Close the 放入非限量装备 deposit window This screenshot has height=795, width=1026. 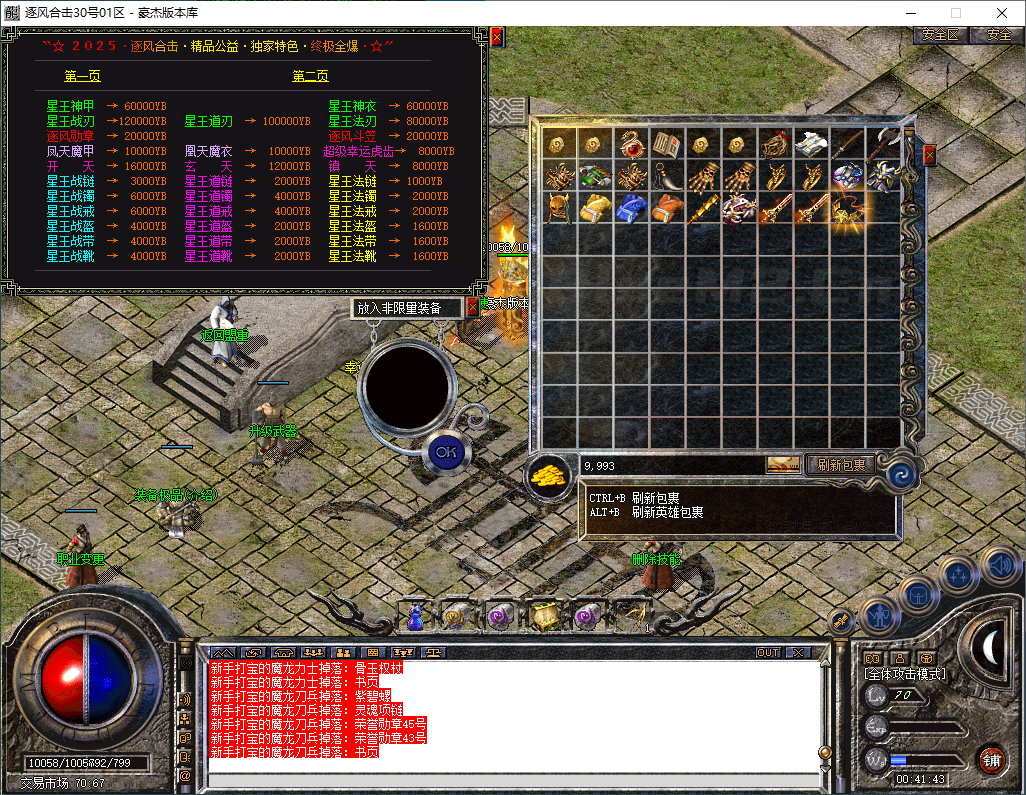473,308
